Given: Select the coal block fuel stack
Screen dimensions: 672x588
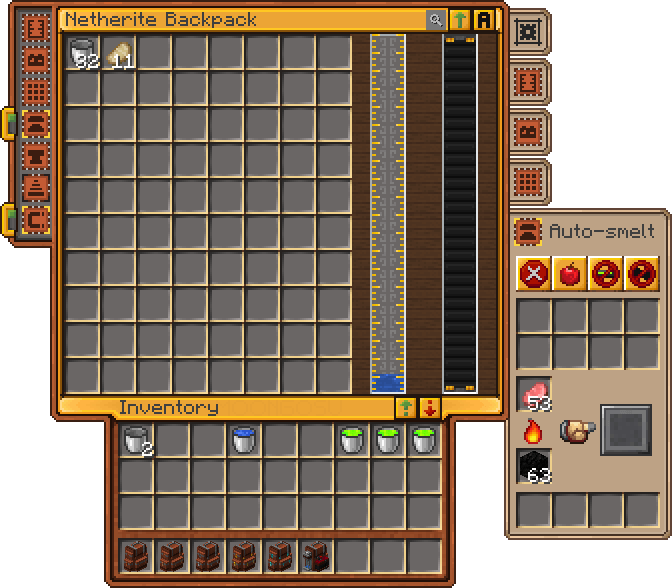Looking at the screenshot, I should (x=534, y=467).
